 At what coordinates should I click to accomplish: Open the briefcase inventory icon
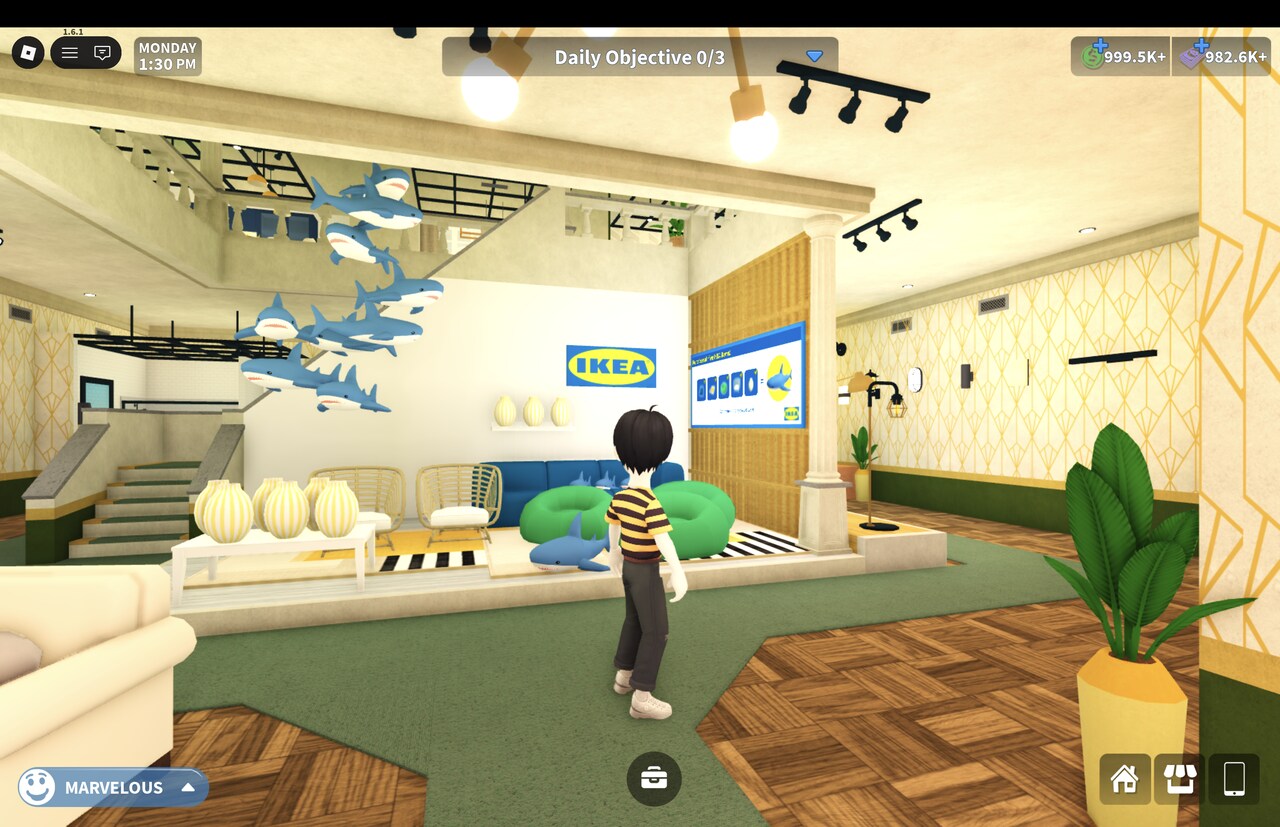[x=654, y=778]
